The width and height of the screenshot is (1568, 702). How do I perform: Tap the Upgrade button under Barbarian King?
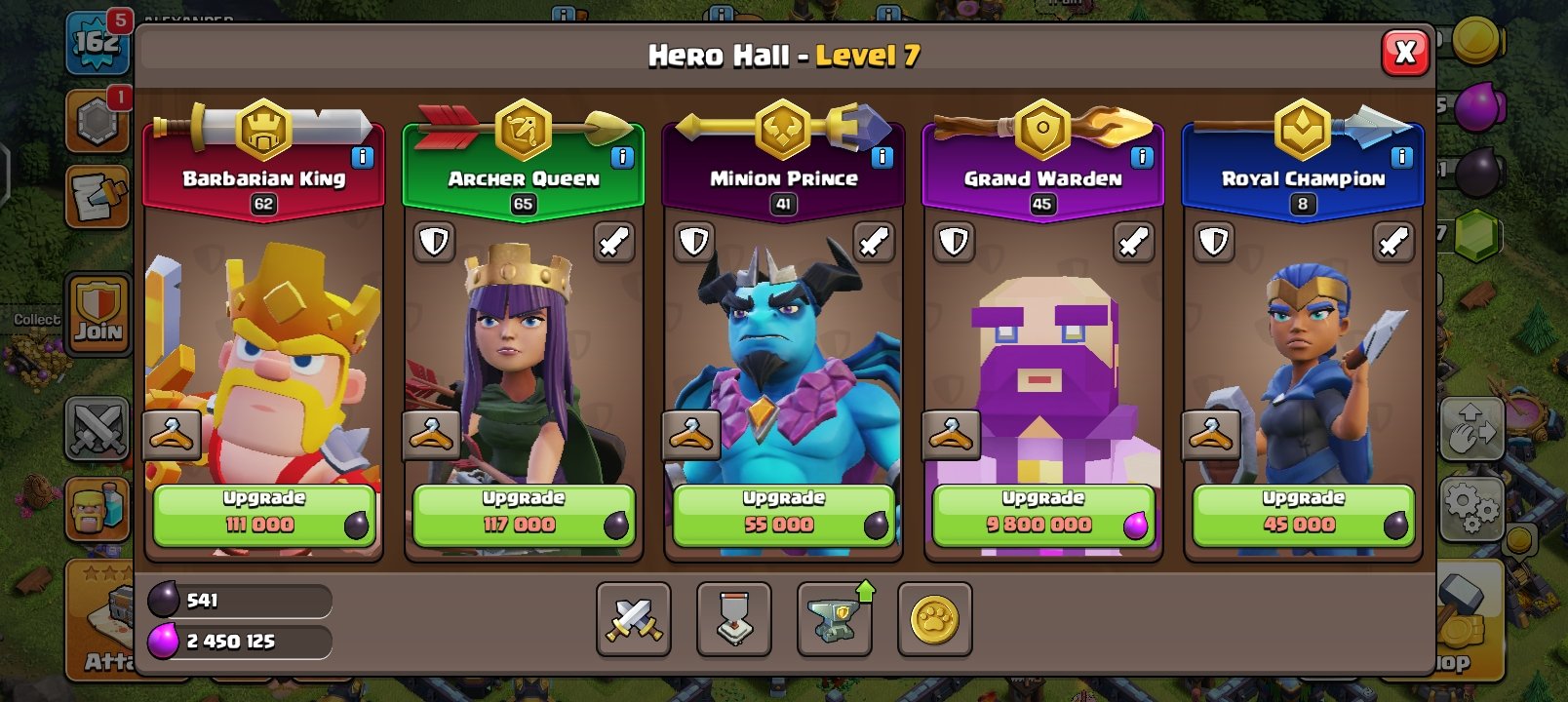coord(261,512)
